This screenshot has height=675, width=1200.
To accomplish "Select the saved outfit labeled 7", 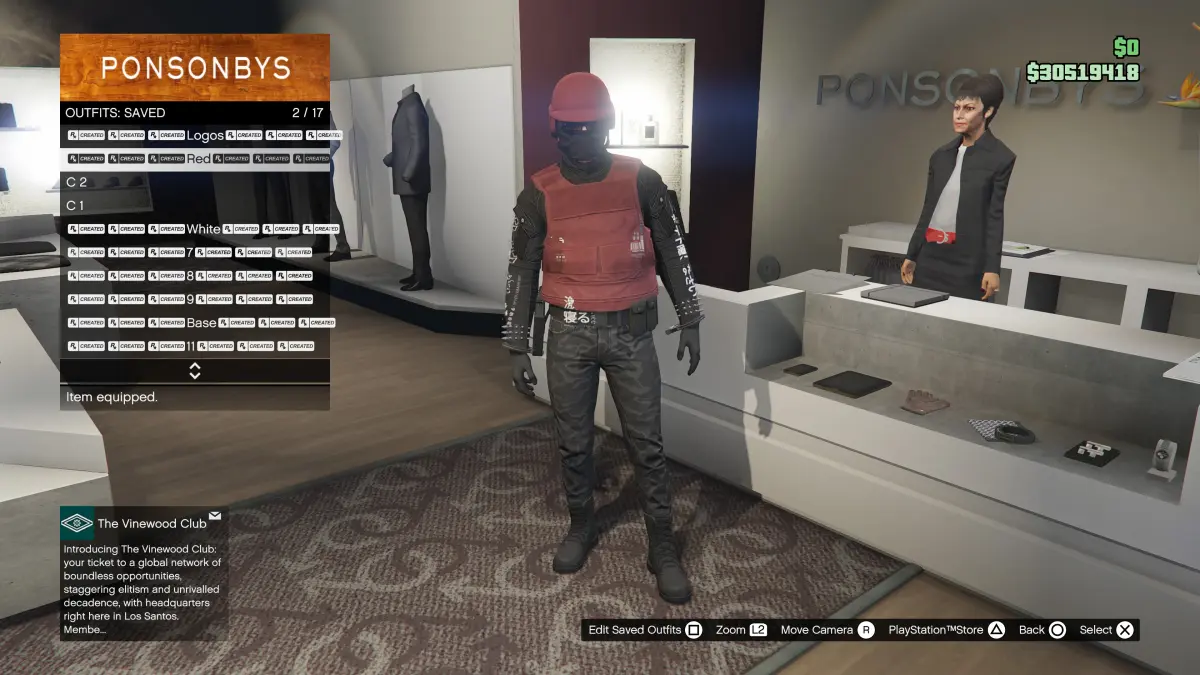I will (195, 252).
